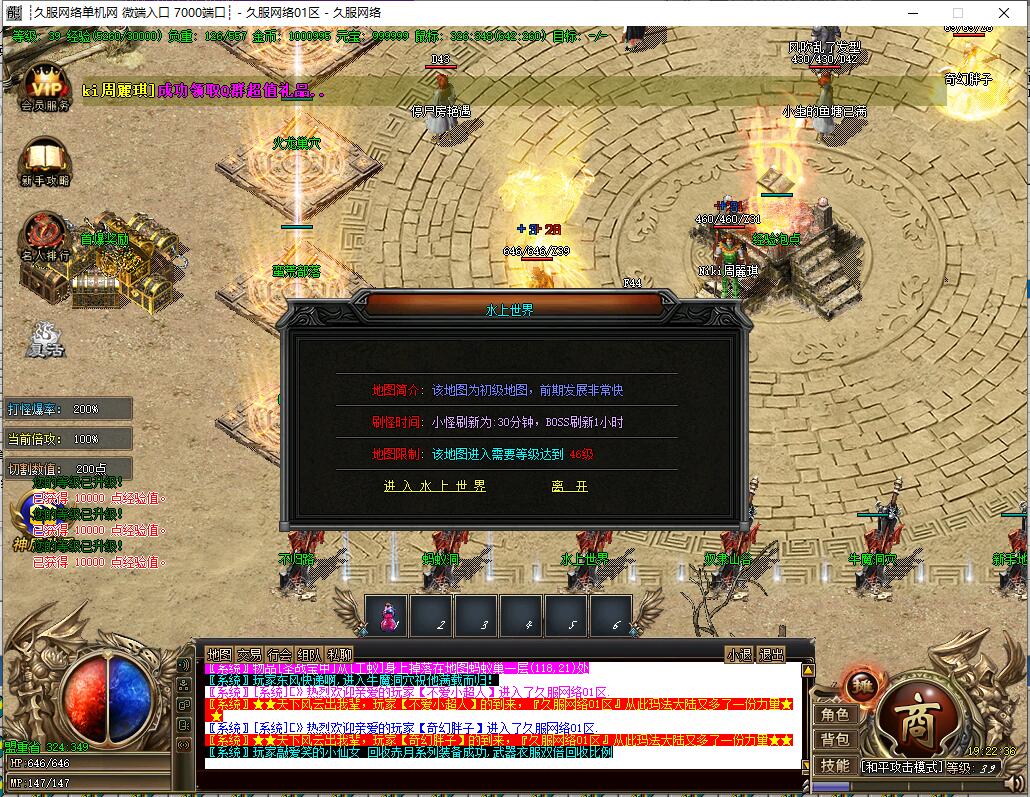
Task: Switch to the 私聊 private chat tab
Action: point(339,655)
